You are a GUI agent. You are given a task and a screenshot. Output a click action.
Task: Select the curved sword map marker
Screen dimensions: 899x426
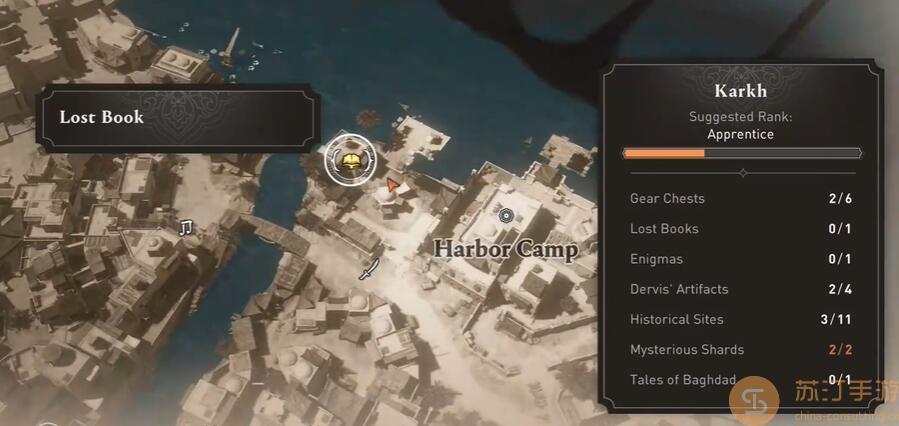point(370,268)
